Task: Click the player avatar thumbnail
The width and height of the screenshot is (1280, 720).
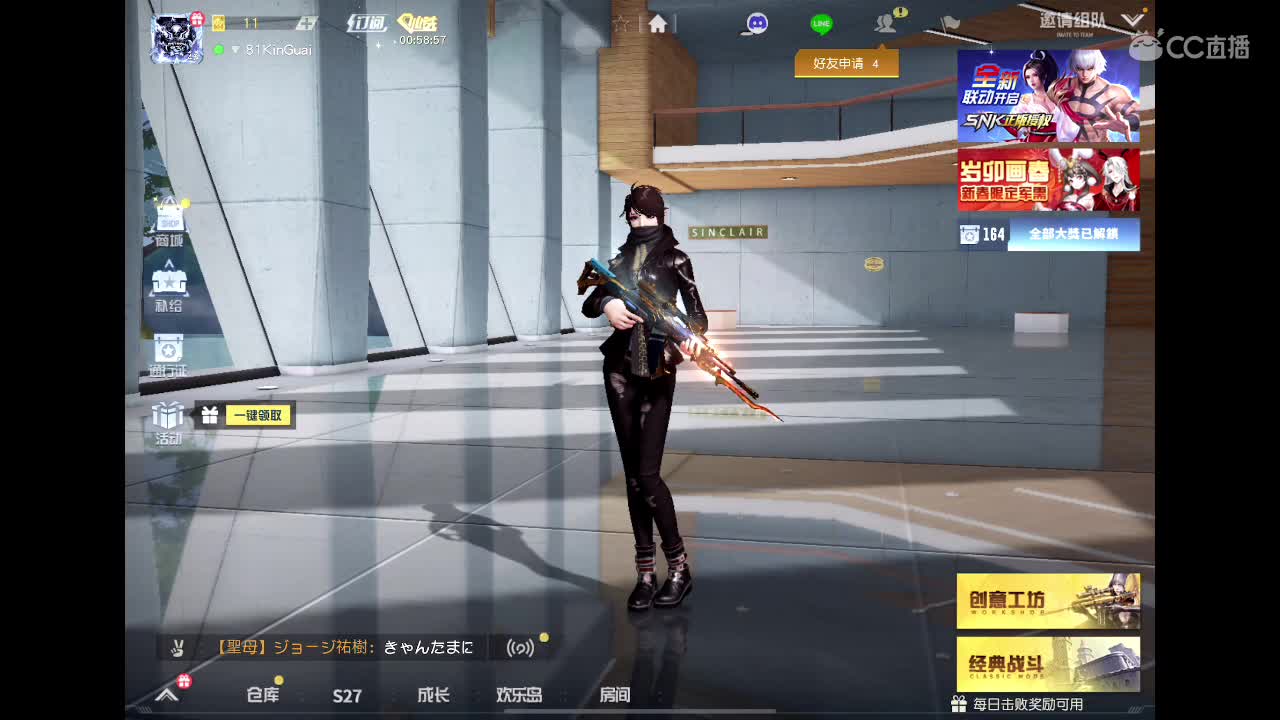Action: pos(176,38)
